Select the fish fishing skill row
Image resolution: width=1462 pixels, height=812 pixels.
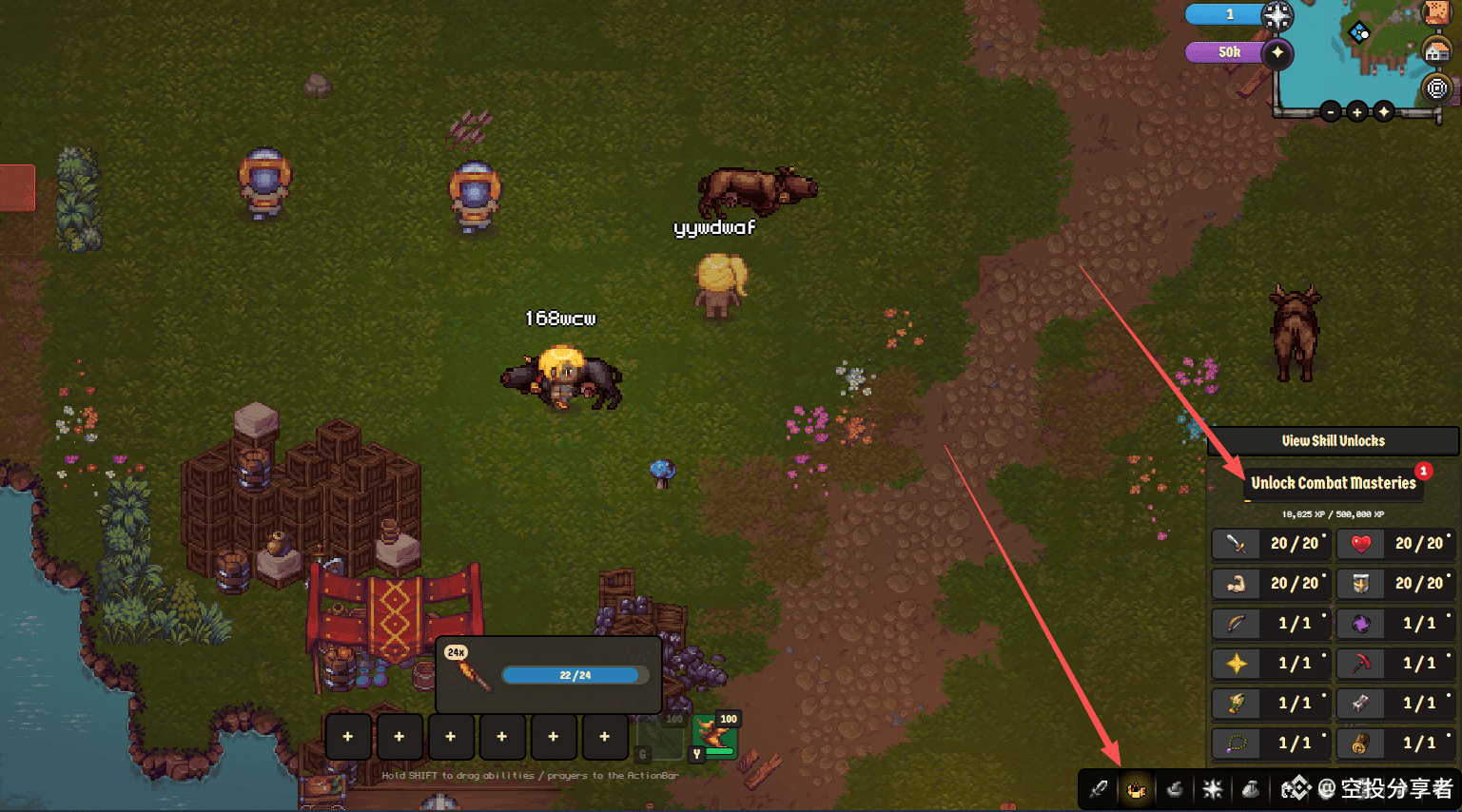click(1271, 704)
